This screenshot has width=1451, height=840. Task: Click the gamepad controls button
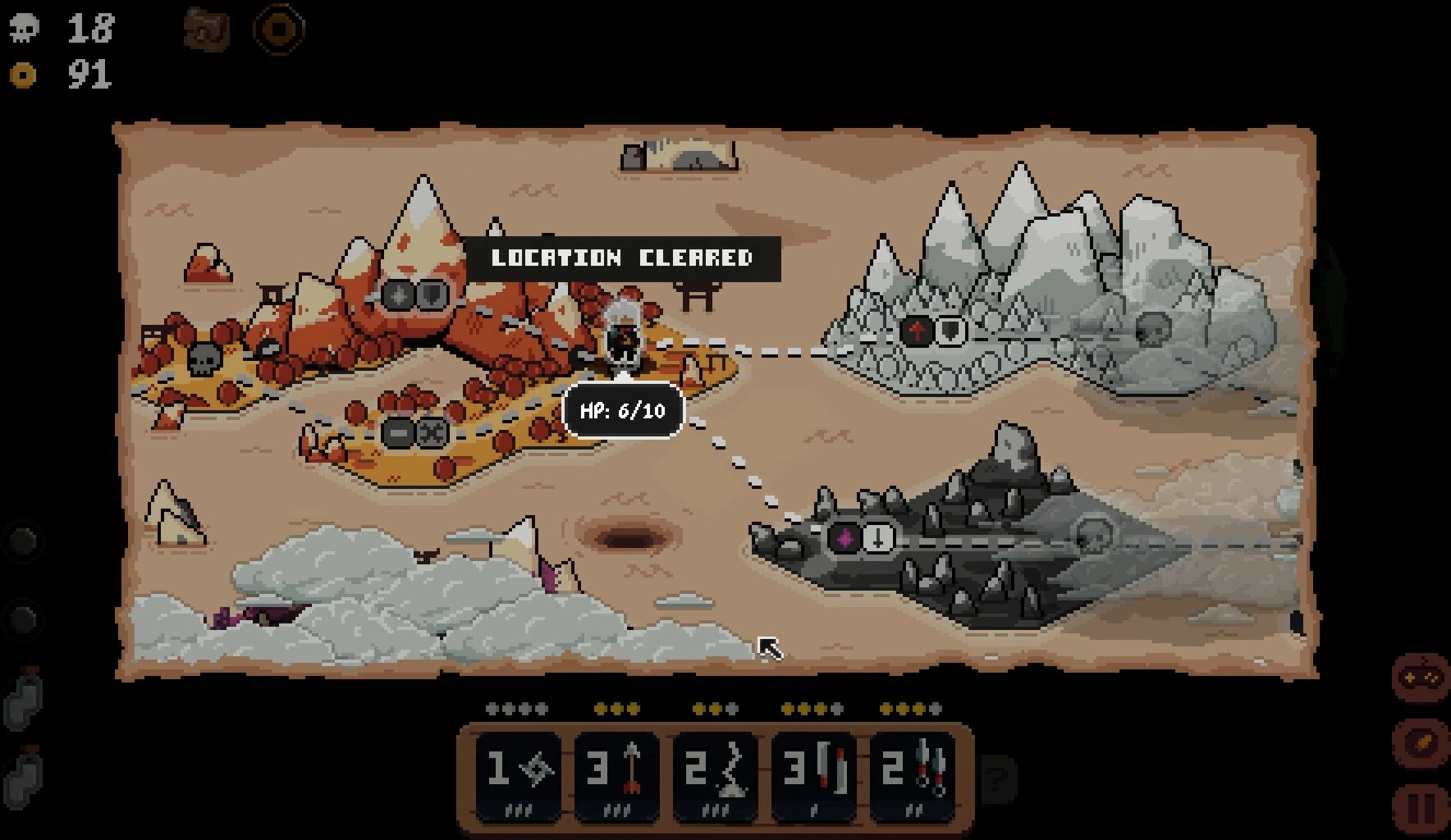(1422, 678)
